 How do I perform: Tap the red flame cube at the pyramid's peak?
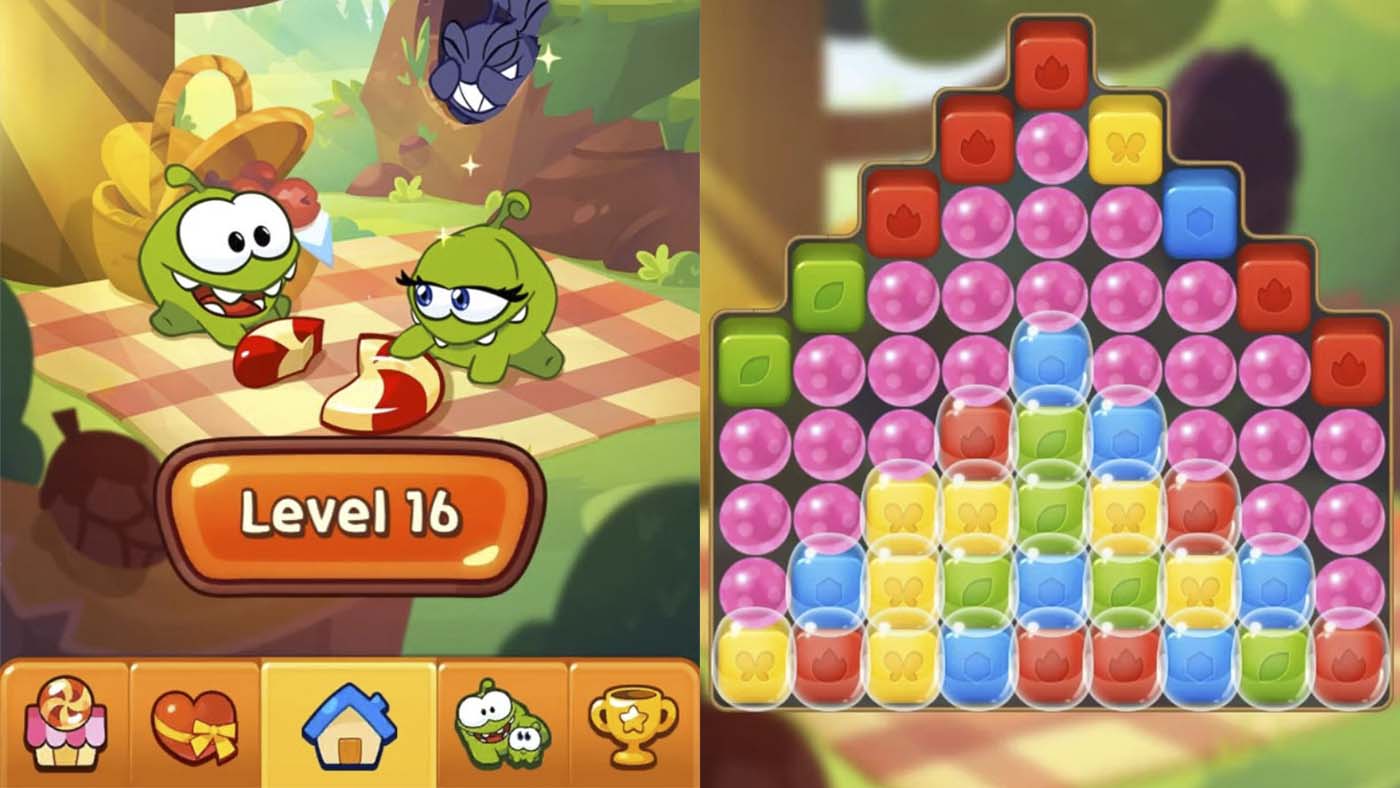tap(1052, 68)
